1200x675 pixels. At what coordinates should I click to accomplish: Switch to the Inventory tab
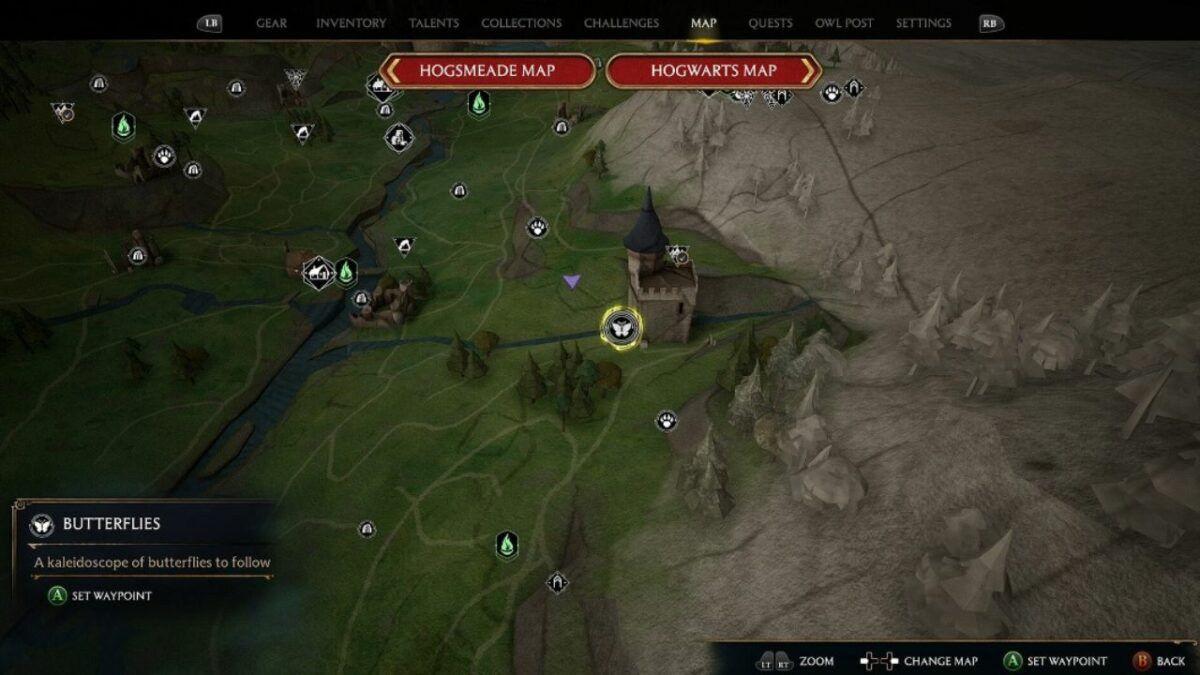tap(351, 23)
